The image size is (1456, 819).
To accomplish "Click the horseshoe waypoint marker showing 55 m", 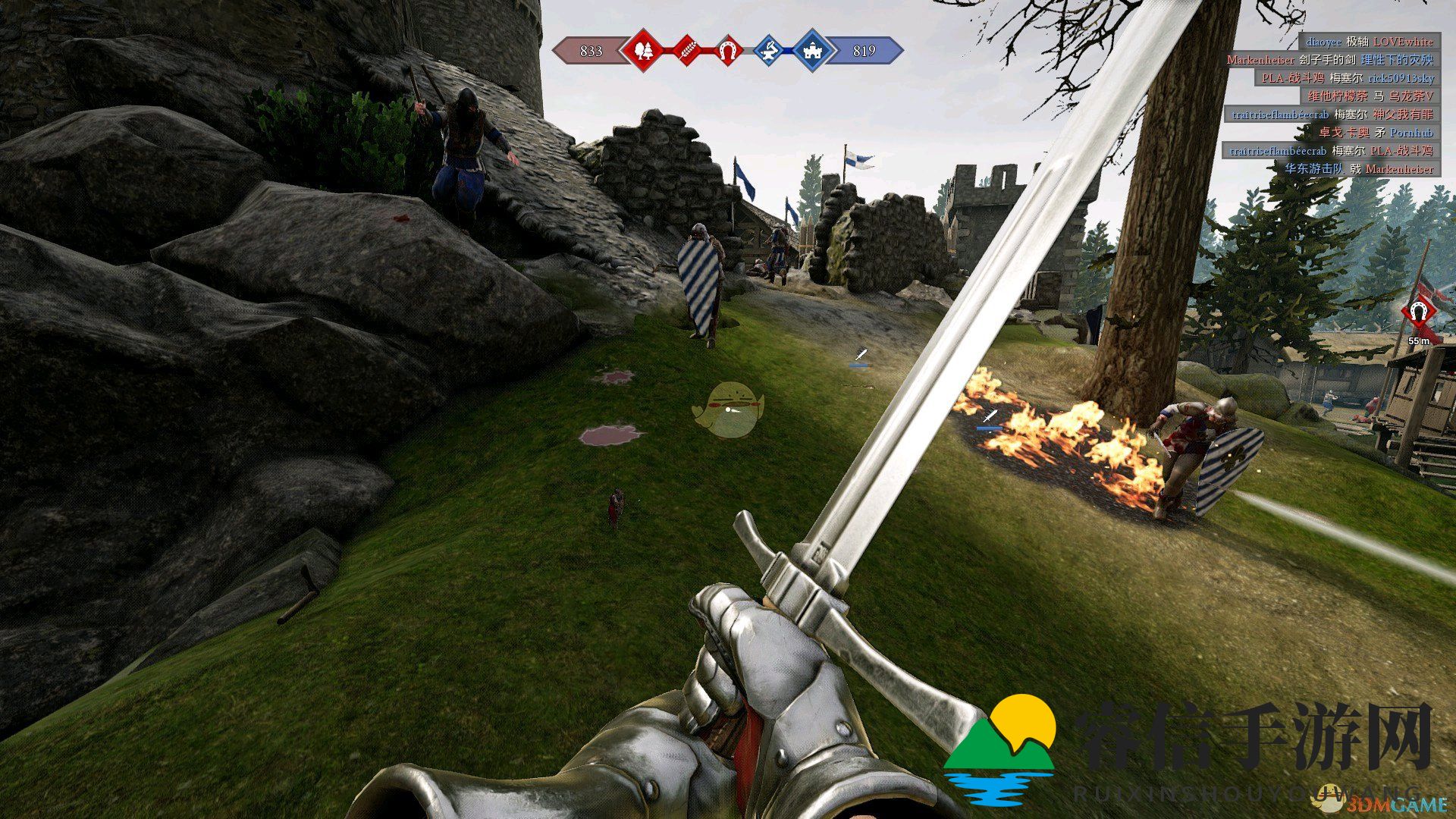I will coord(1417,312).
